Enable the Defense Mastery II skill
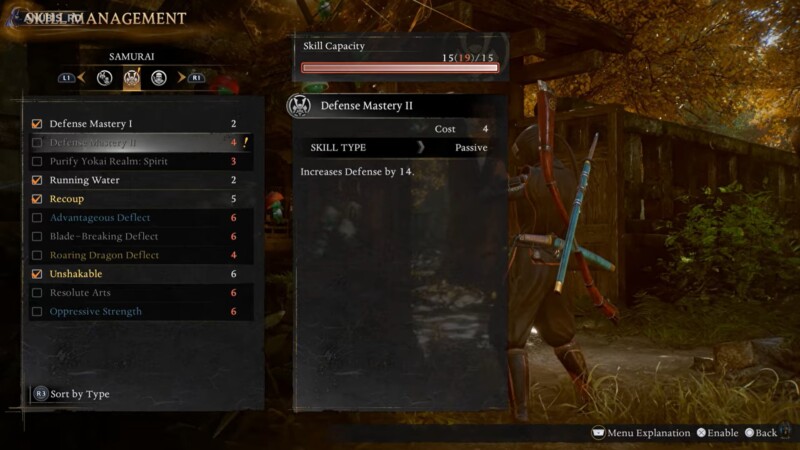This screenshot has height=450, width=800. pos(37,143)
